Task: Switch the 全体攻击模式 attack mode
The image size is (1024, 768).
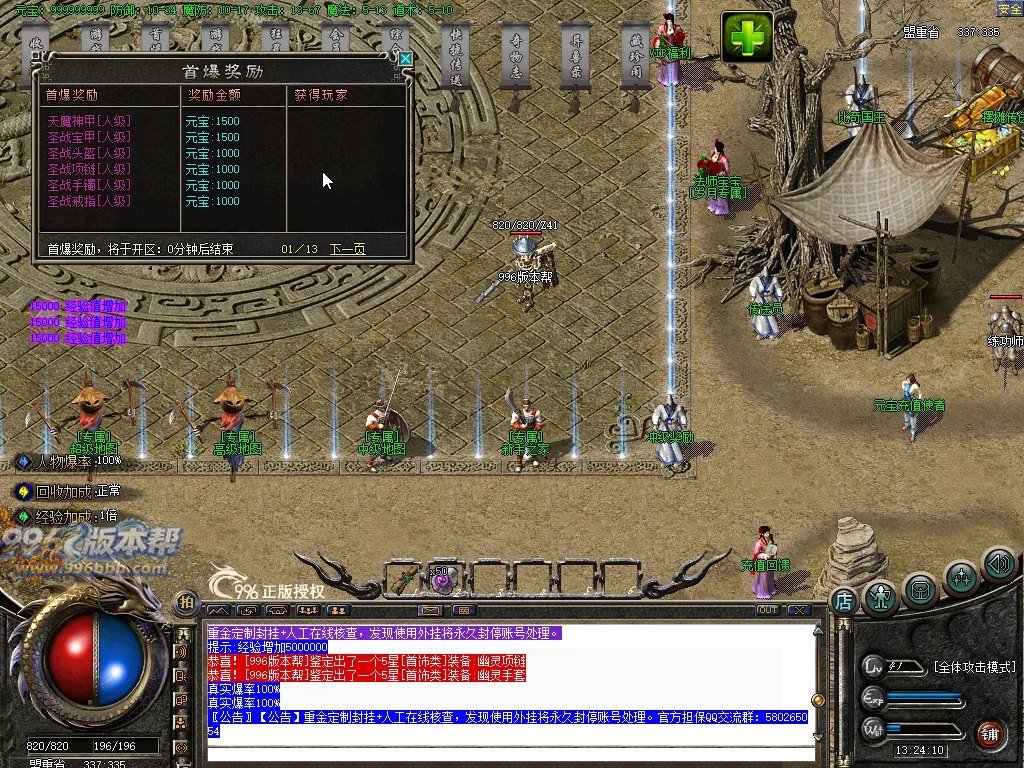Action: 973,667
